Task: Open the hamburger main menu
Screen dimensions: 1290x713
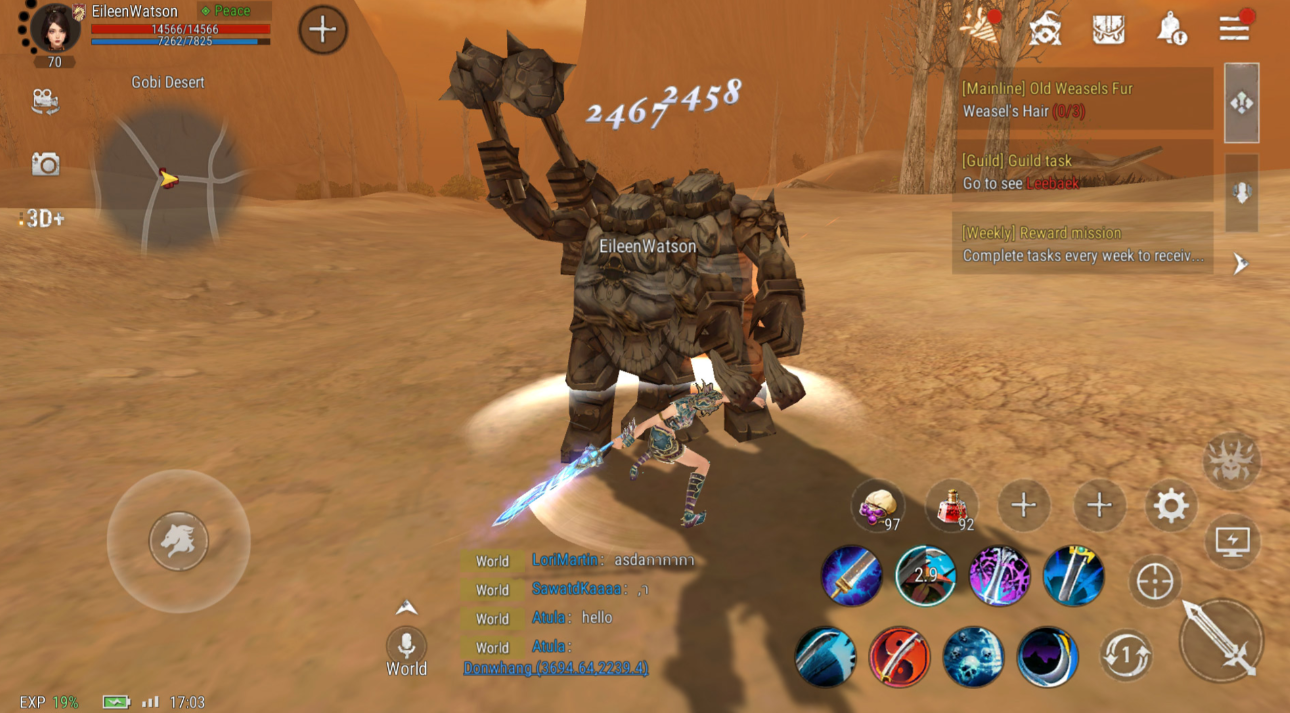Action: point(1234,28)
